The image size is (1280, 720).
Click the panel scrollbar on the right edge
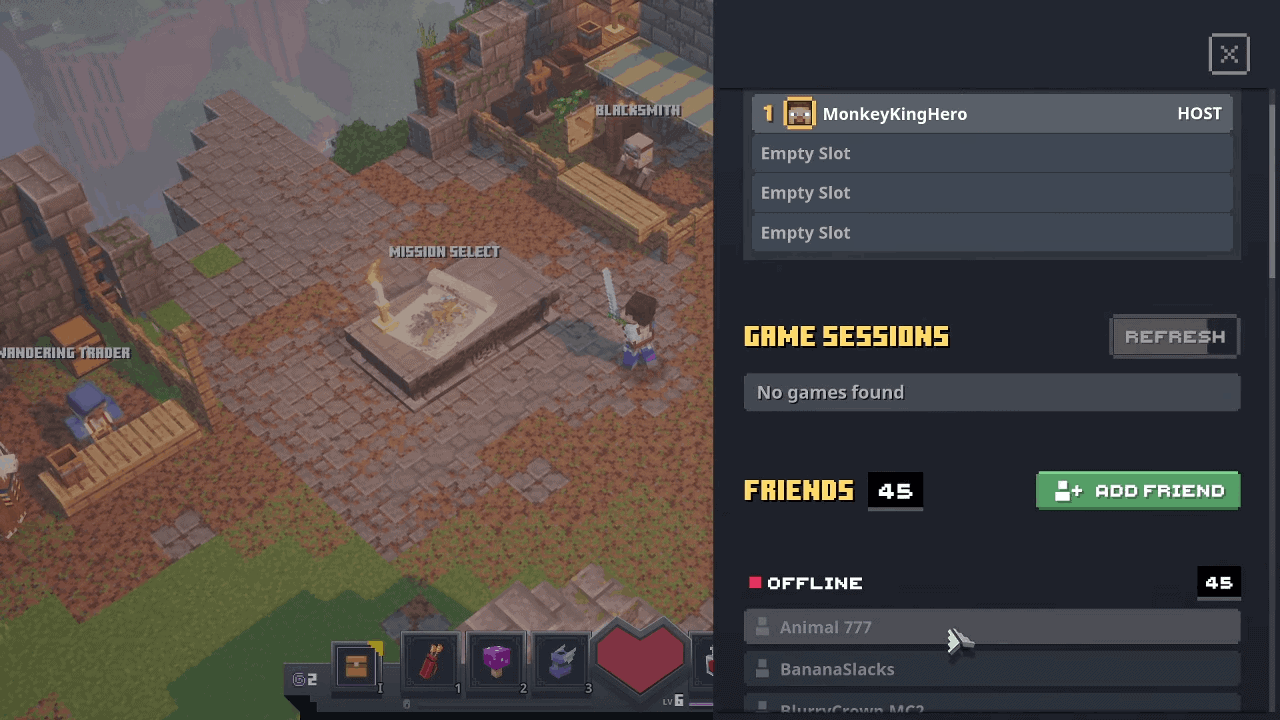tap(1271, 180)
